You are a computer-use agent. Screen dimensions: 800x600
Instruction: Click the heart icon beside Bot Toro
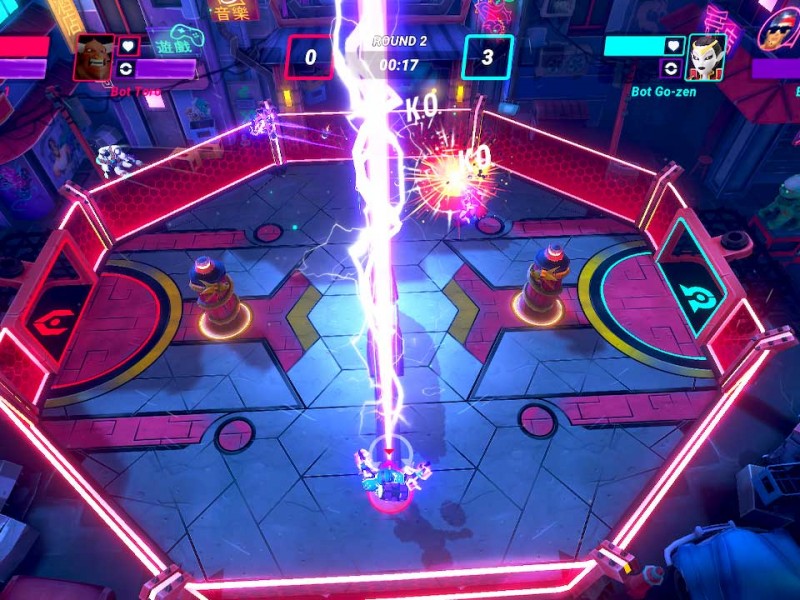127,46
